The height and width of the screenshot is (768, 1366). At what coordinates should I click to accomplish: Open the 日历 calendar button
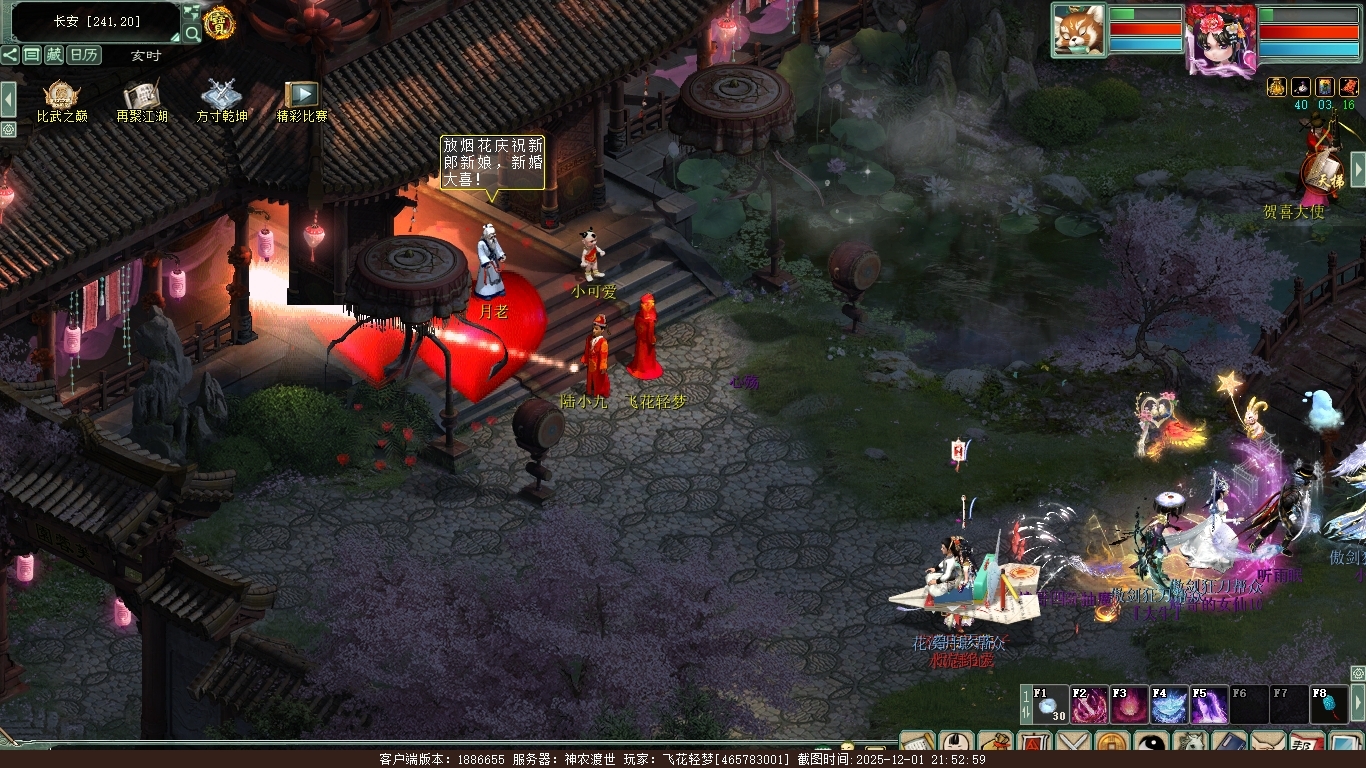point(84,55)
